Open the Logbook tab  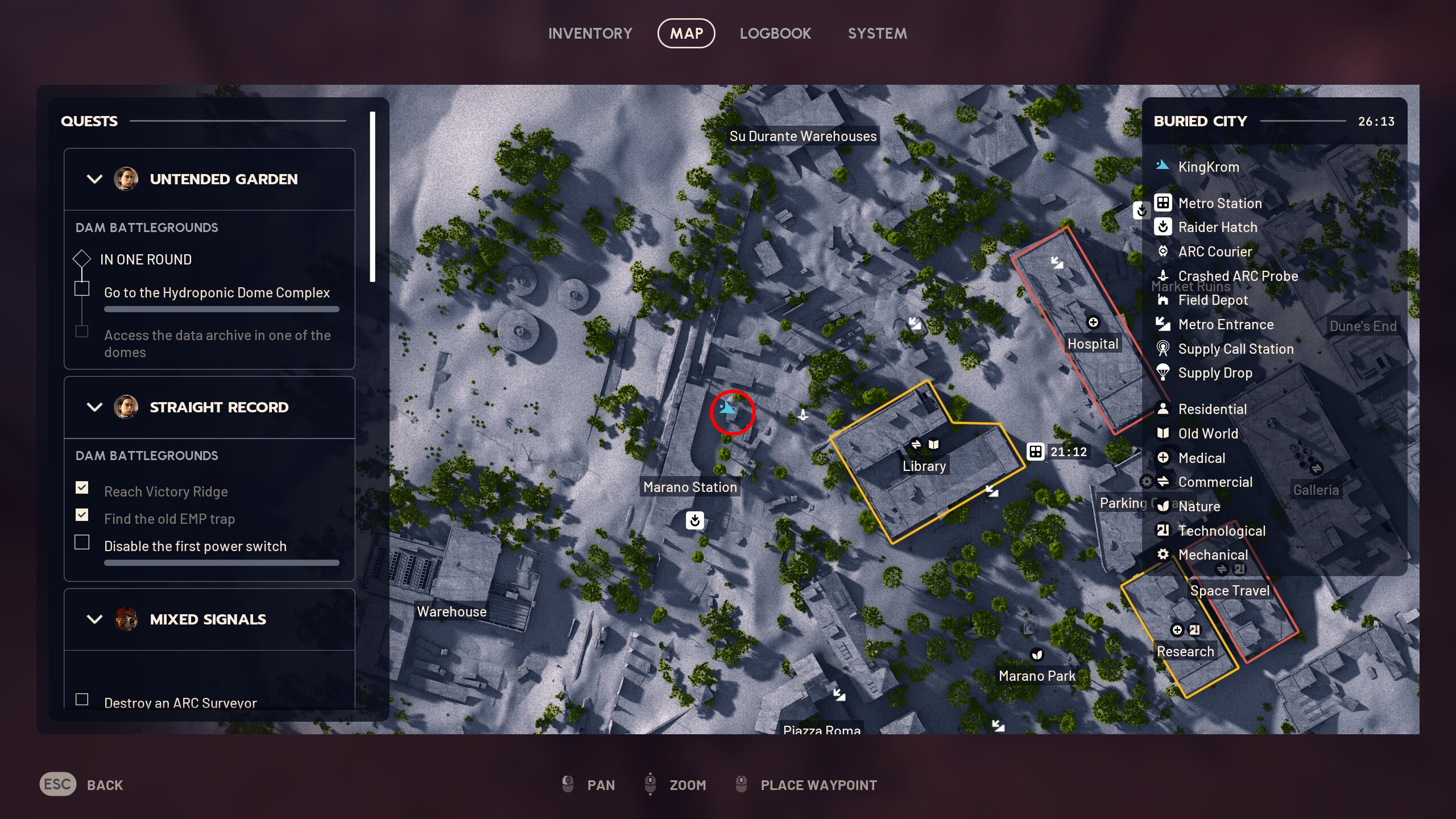776,33
